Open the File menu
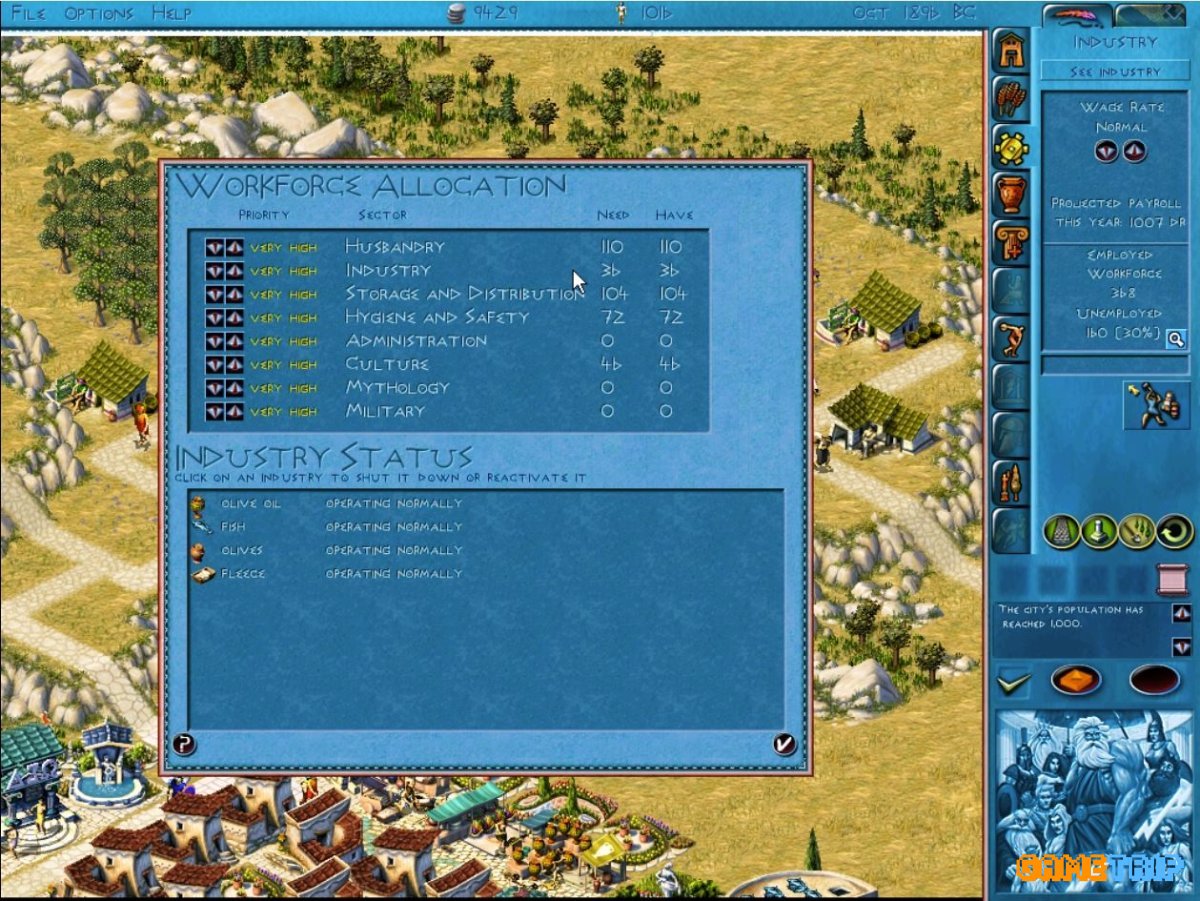The height and width of the screenshot is (901, 1200). (x=30, y=14)
